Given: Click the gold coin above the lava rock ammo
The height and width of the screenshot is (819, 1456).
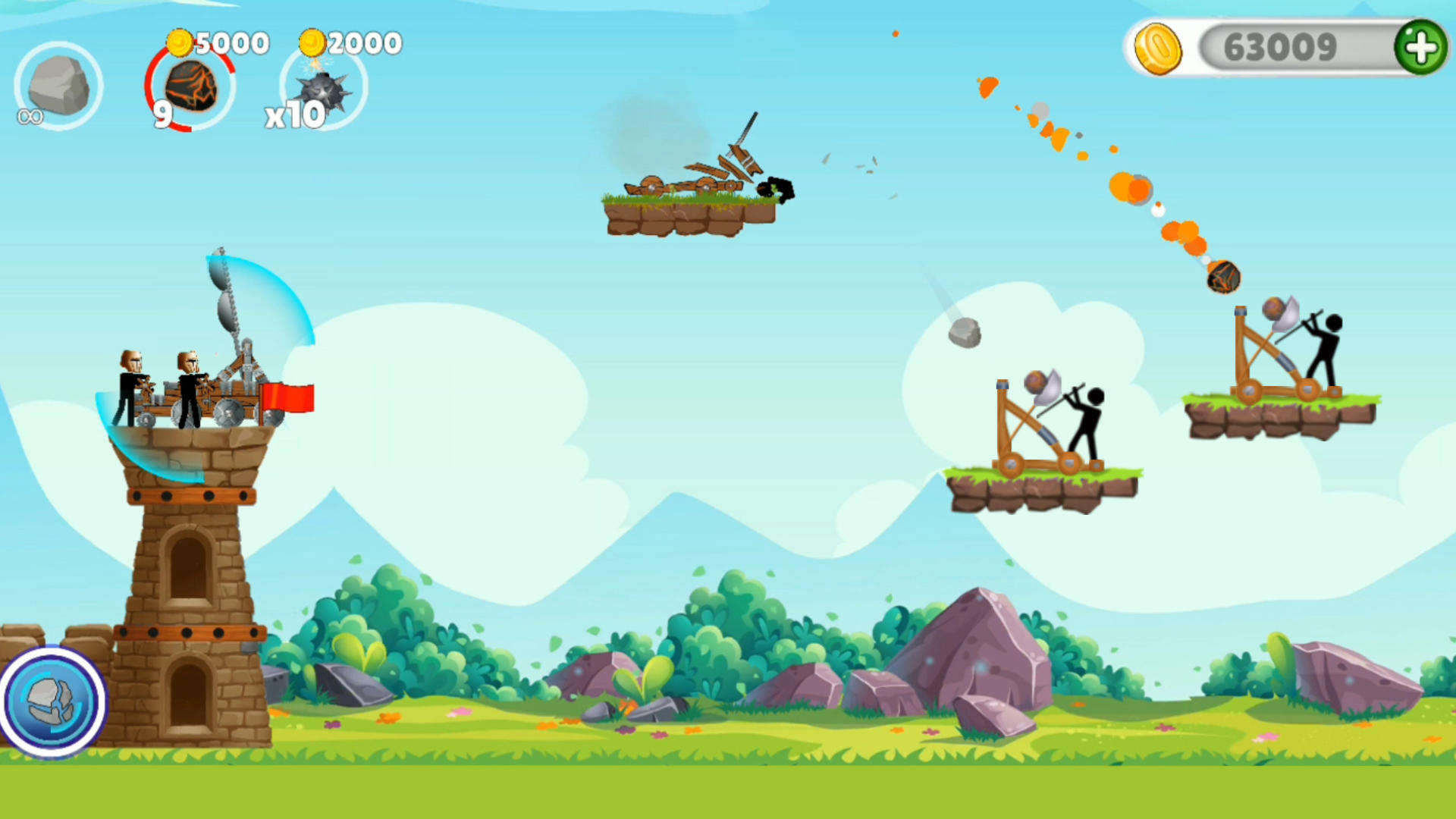Looking at the screenshot, I should [x=179, y=42].
